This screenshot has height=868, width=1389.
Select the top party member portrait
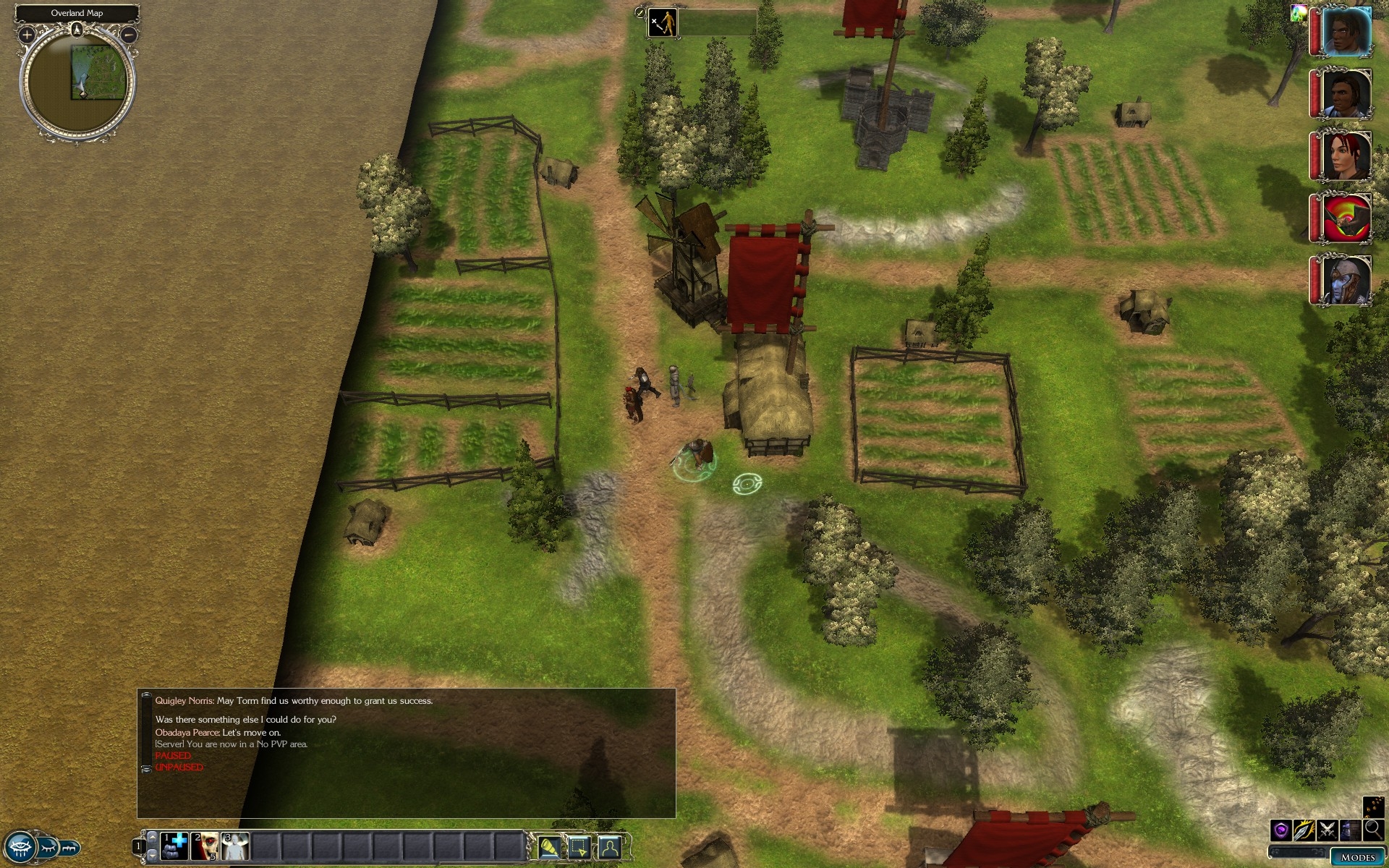coord(1346,33)
